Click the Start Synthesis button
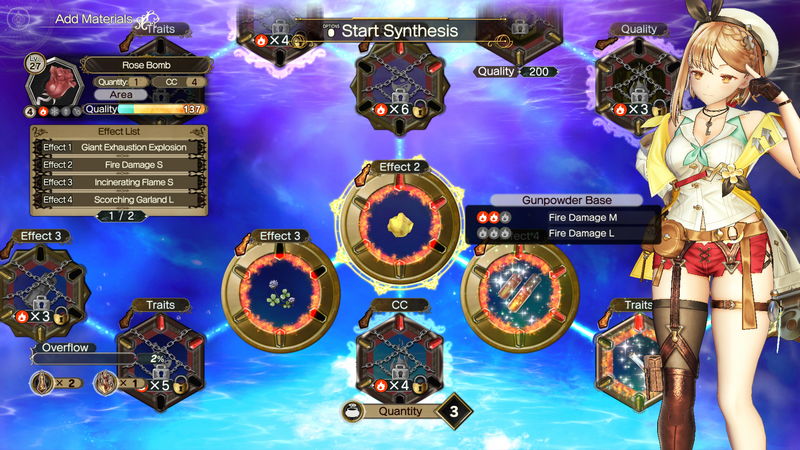The width and height of the screenshot is (800, 450). click(398, 30)
